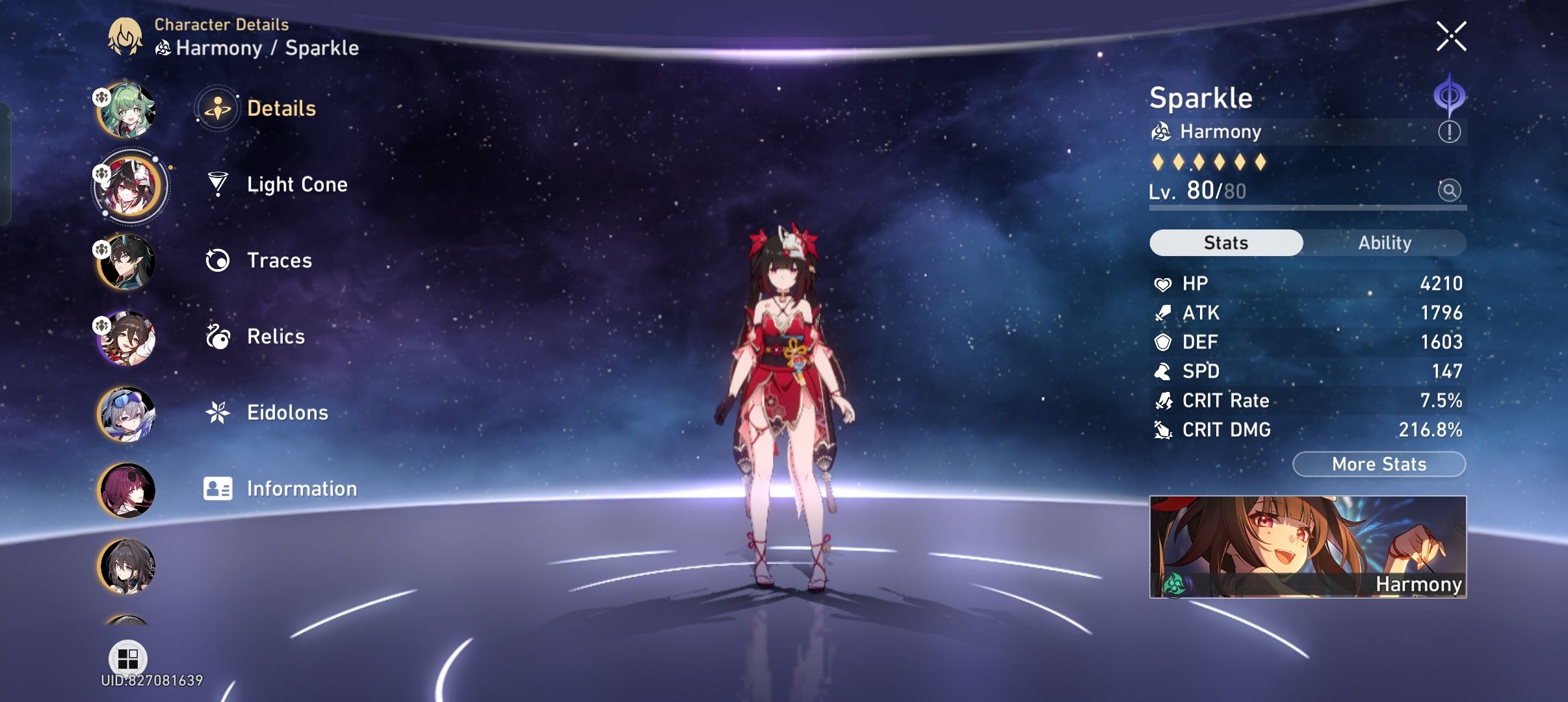Image resolution: width=1568 pixels, height=702 pixels.
Task: Open More Stats
Action: [1378, 463]
